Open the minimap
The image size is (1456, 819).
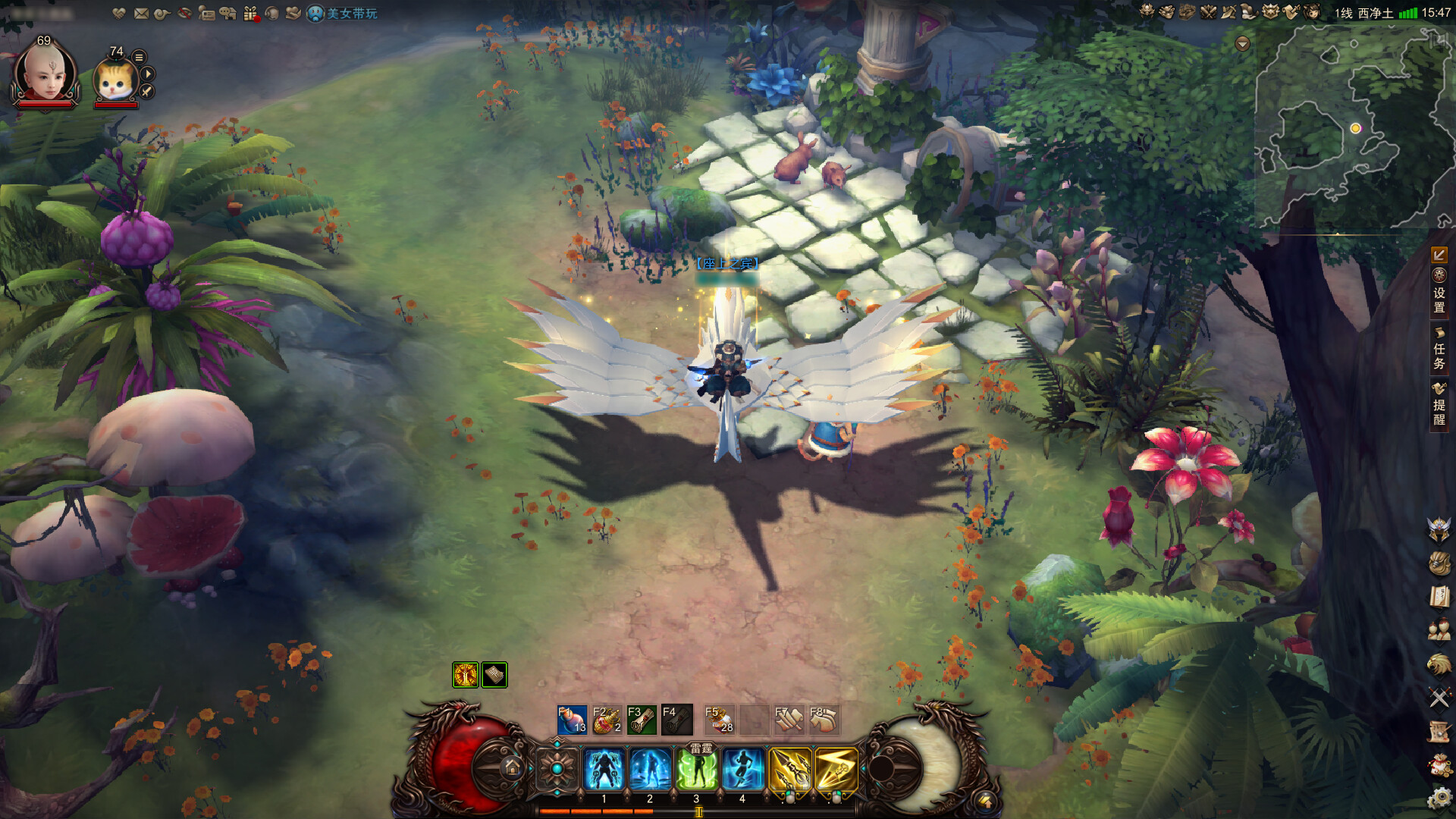(x=1354, y=129)
